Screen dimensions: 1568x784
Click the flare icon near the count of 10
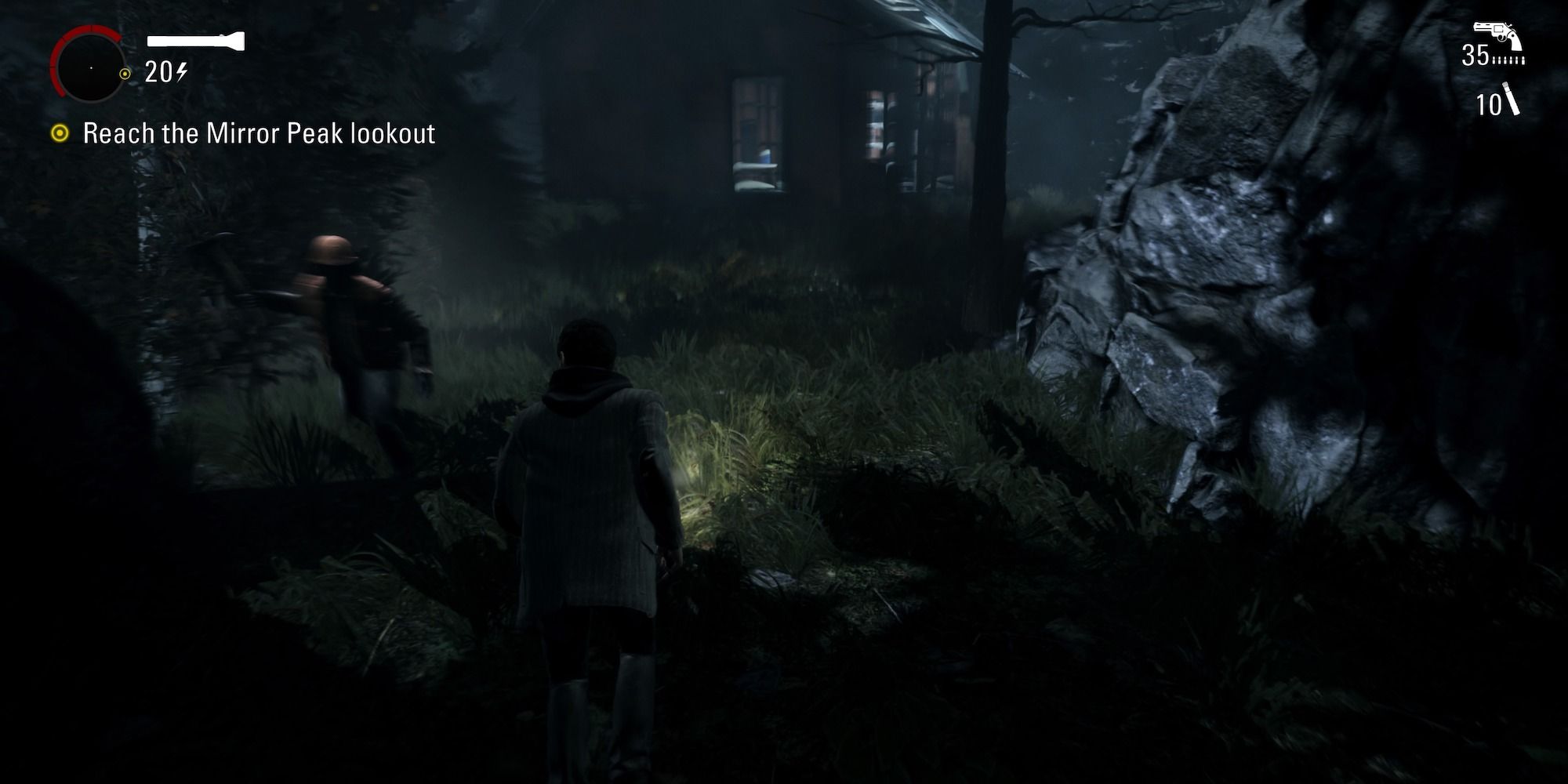pyautogui.click(x=1511, y=97)
